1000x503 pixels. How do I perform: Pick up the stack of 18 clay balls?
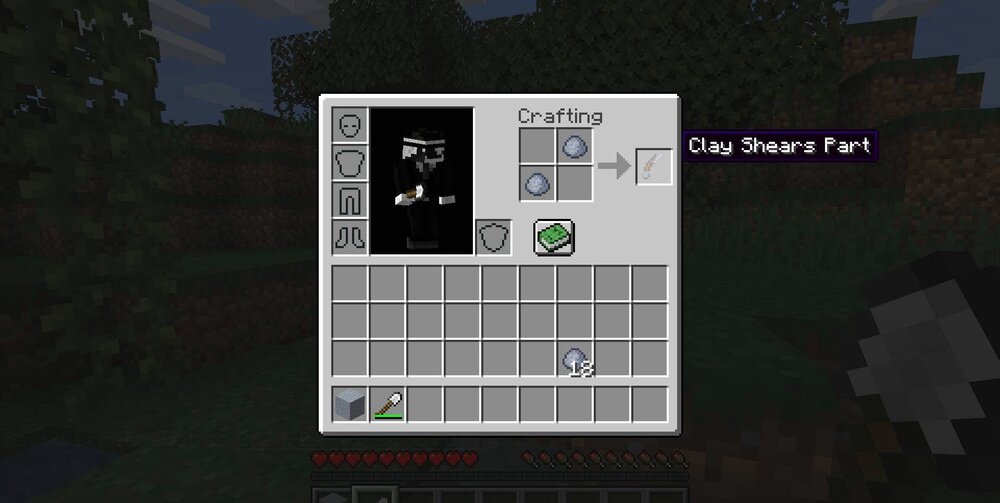tap(575, 359)
